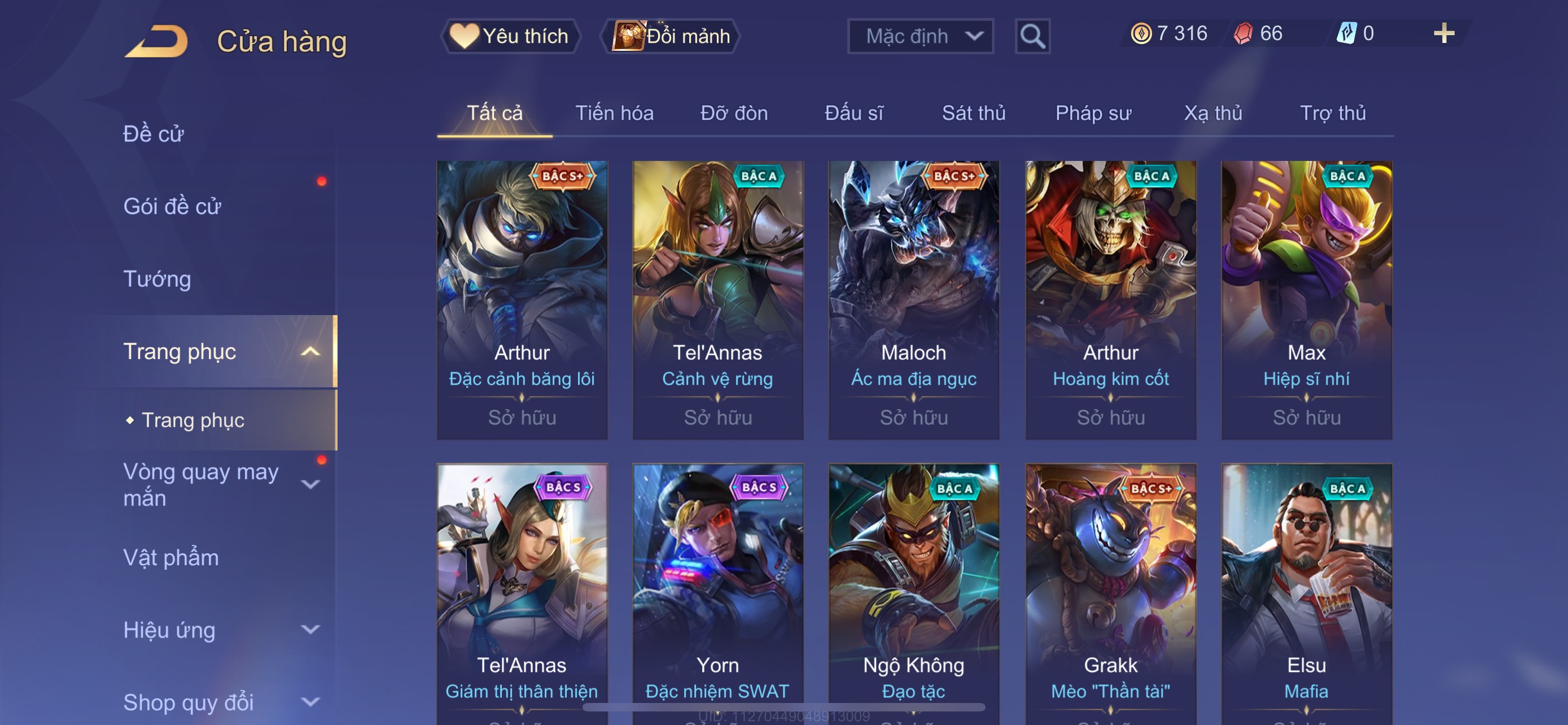Open the Yêu thích favorites list

(510, 36)
